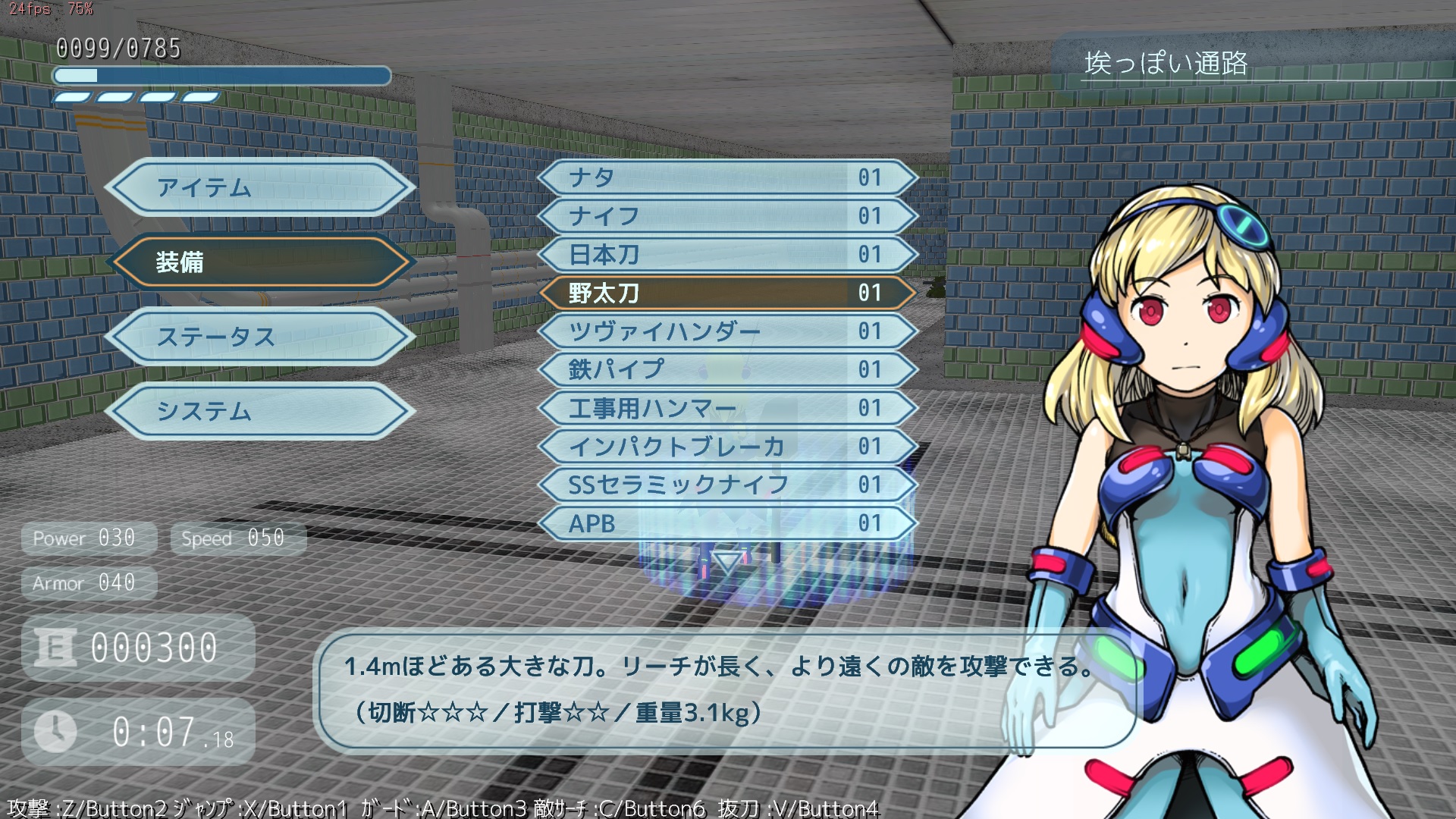Open the ステータス (Status) menu
Viewport: 1456px width, 819px height.
coord(260,337)
